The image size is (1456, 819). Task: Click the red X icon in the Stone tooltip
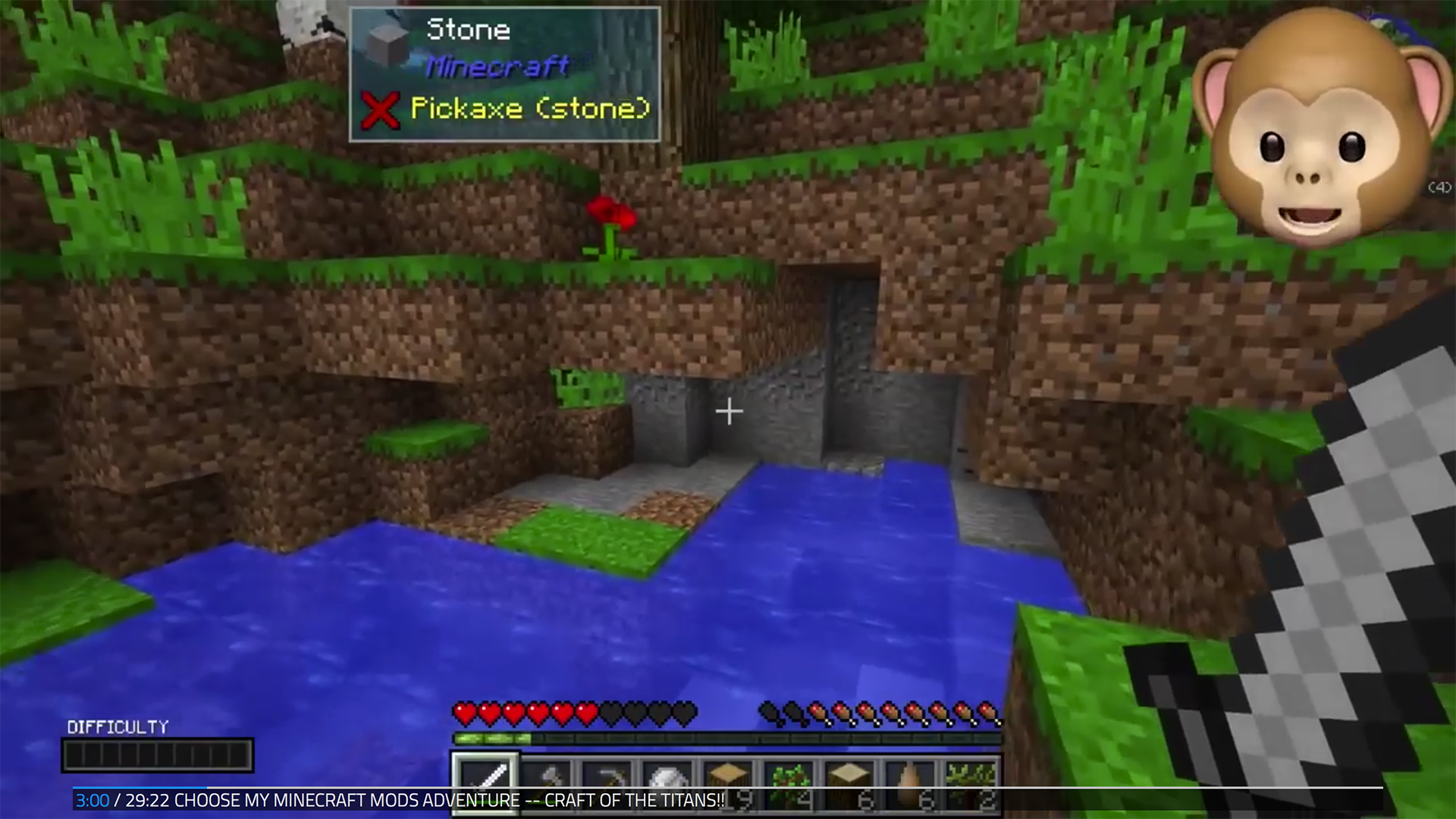(381, 110)
